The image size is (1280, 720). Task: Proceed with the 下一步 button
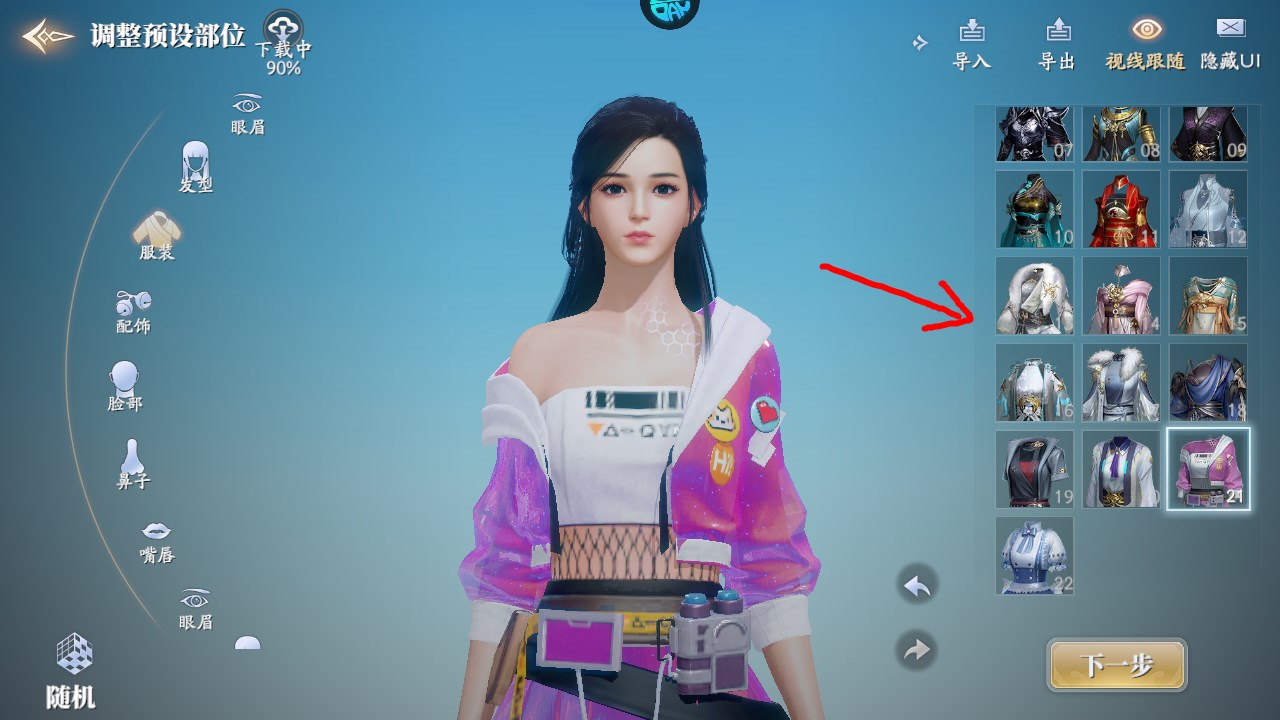[x=1117, y=666]
